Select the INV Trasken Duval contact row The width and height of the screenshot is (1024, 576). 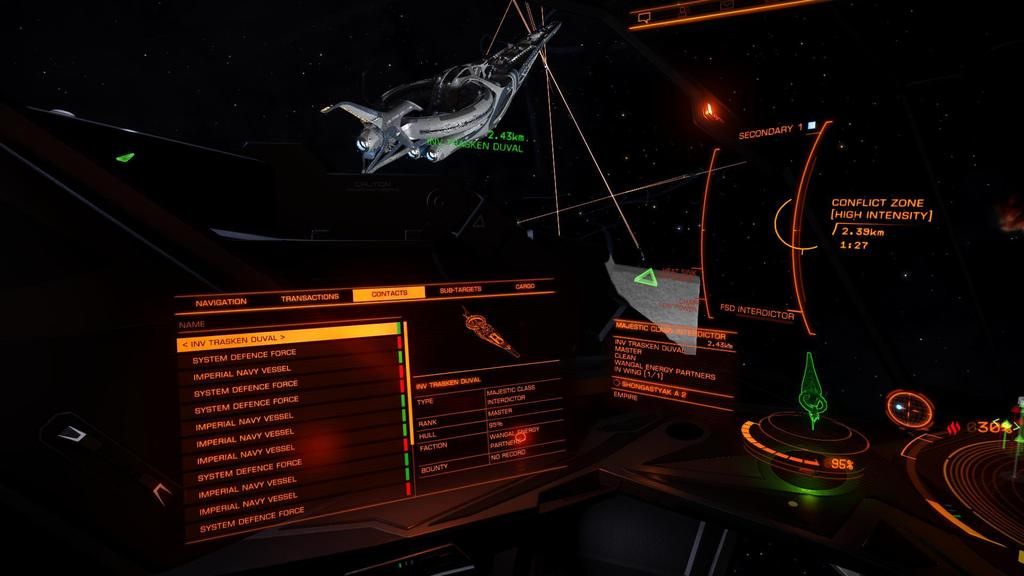[287, 339]
